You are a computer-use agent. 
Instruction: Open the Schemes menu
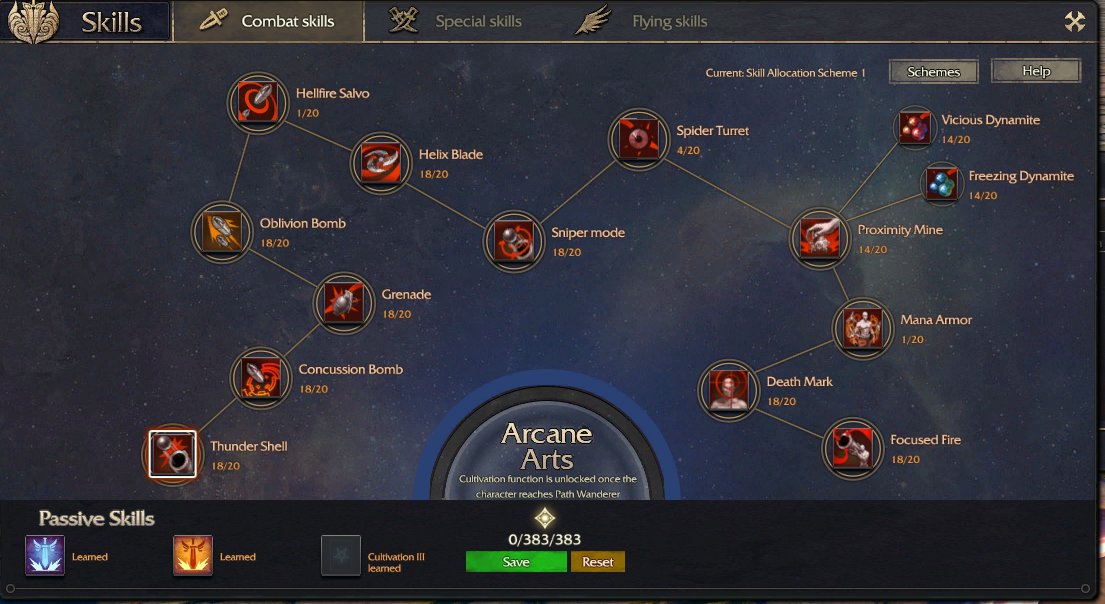(x=933, y=72)
